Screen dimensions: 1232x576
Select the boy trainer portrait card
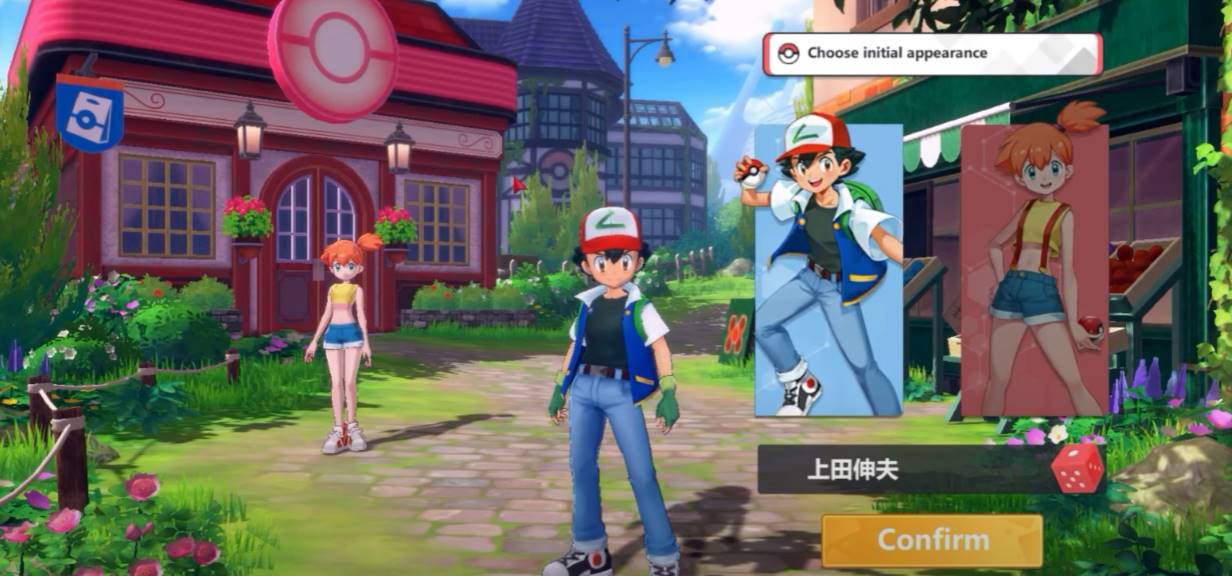[x=828, y=270]
